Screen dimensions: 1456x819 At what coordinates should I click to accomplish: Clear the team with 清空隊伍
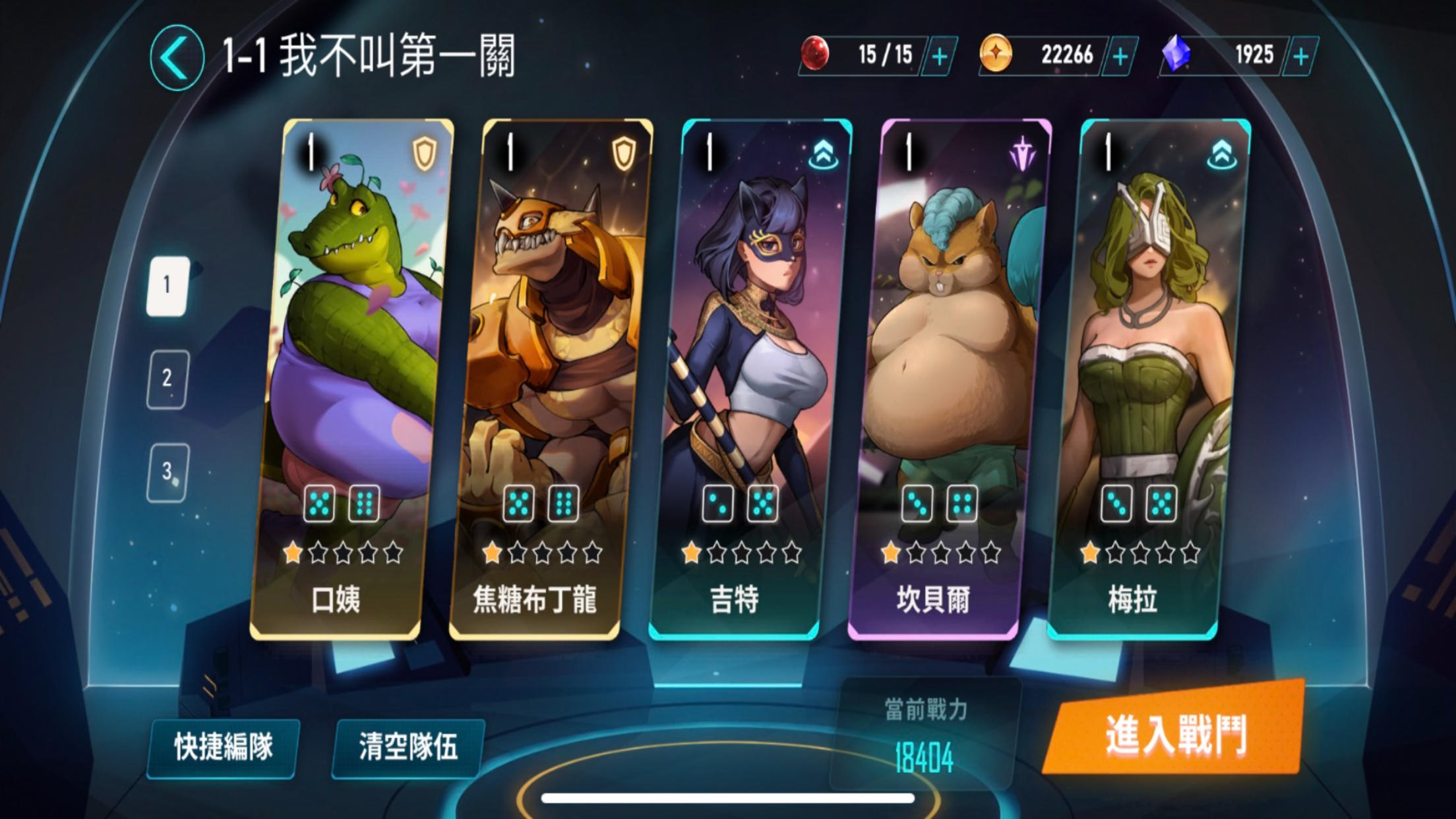tap(408, 748)
